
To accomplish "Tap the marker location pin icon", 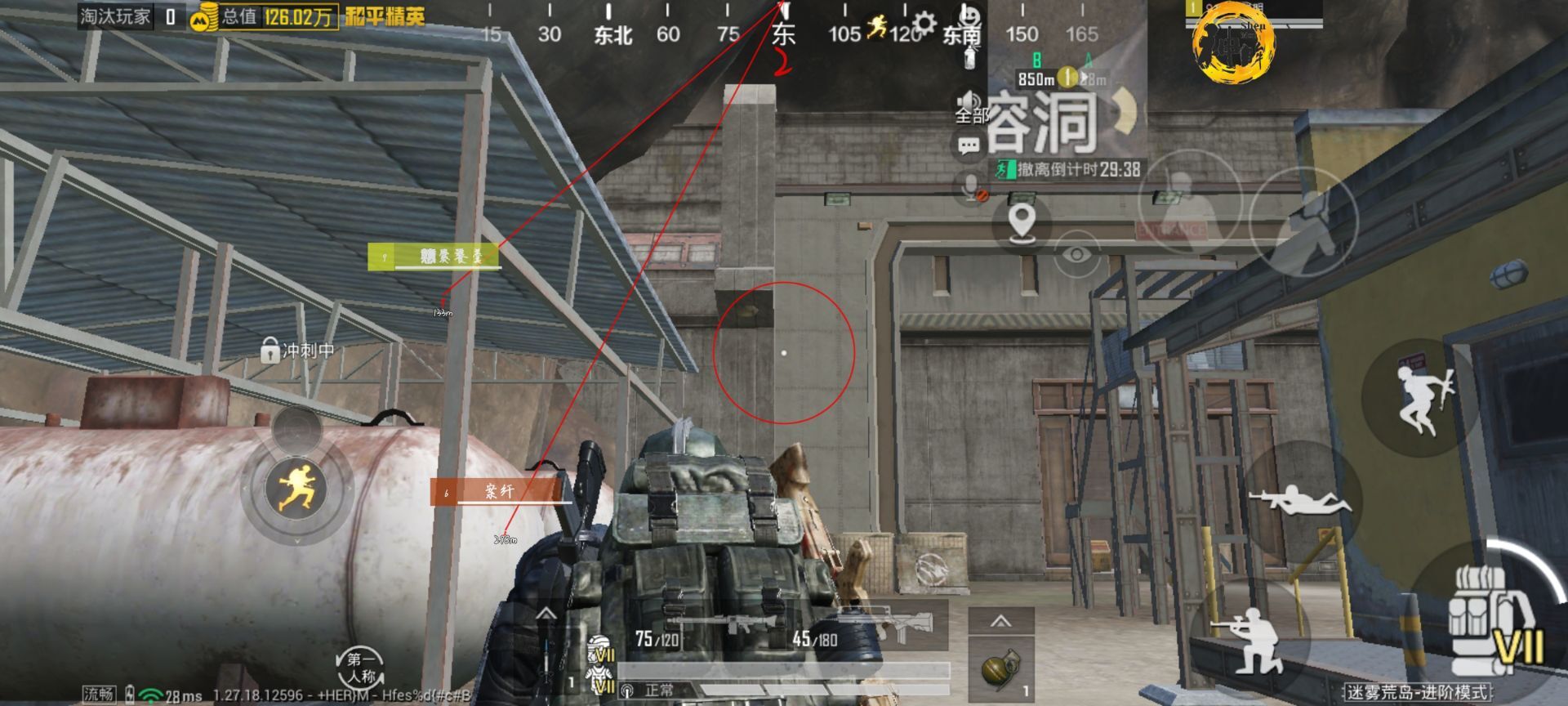I will coord(1022,218).
